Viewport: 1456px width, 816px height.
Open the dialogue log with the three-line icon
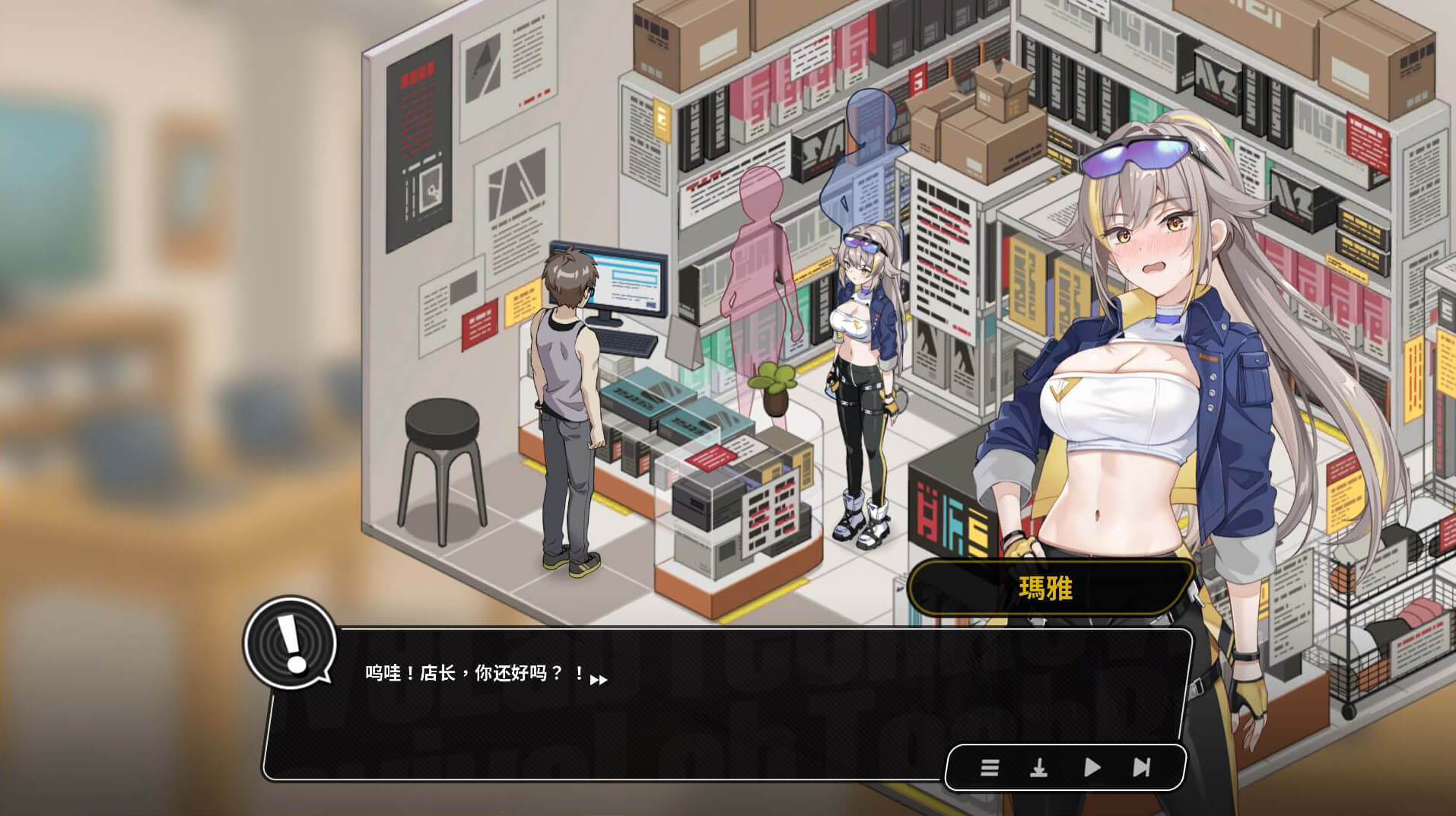click(x=989, y=767)
